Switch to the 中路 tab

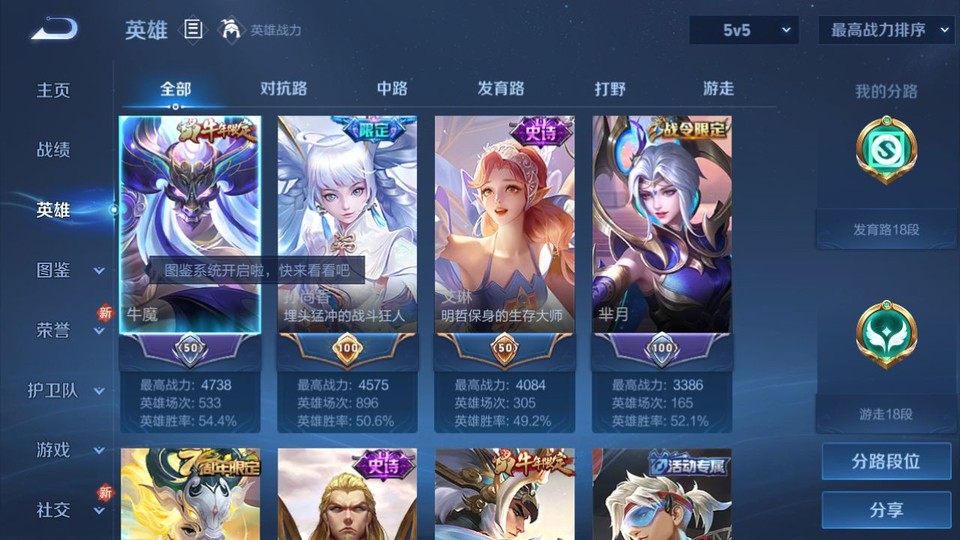click(x=392, y=88)
